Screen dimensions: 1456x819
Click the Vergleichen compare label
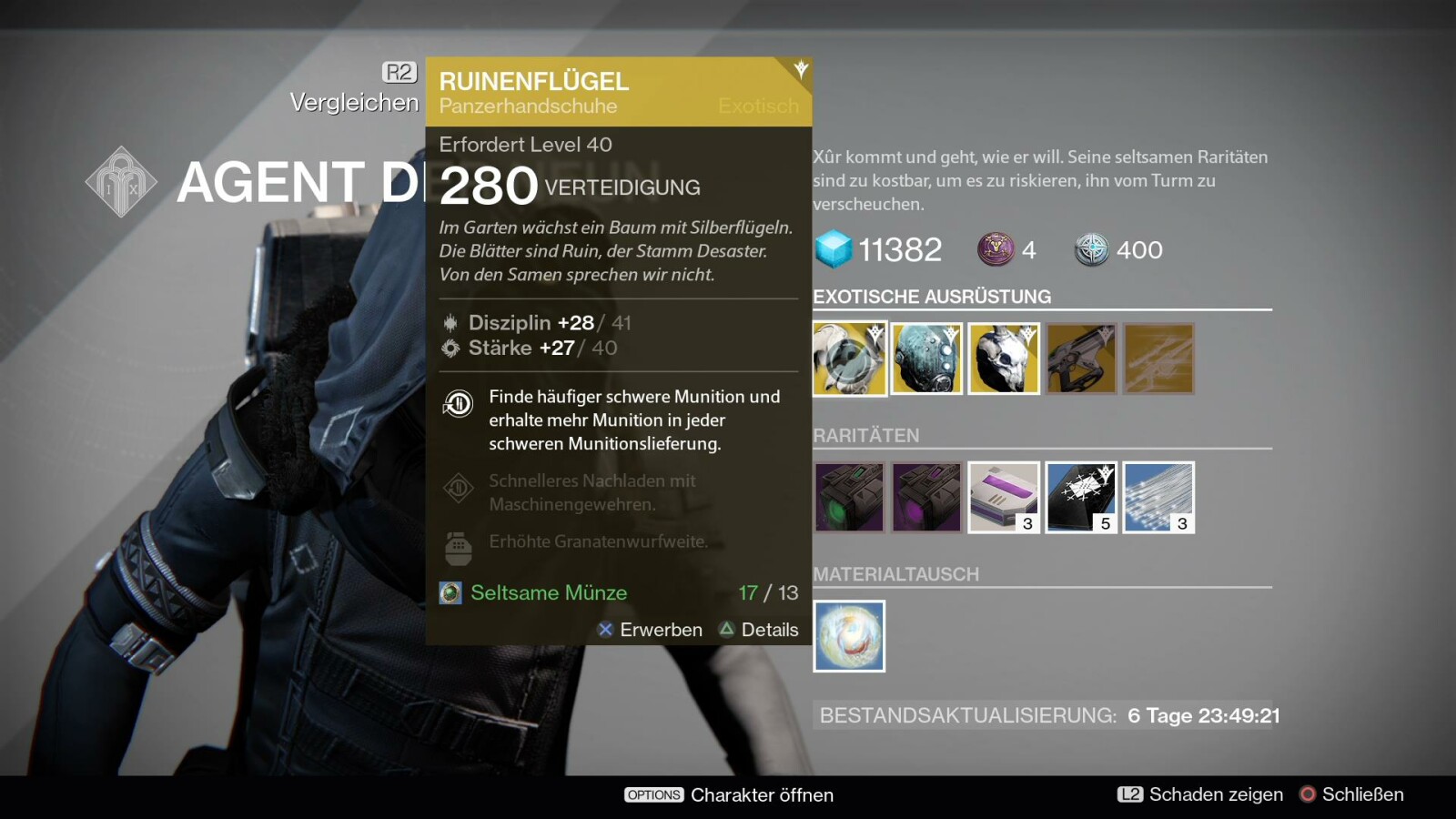click(354, 102)
